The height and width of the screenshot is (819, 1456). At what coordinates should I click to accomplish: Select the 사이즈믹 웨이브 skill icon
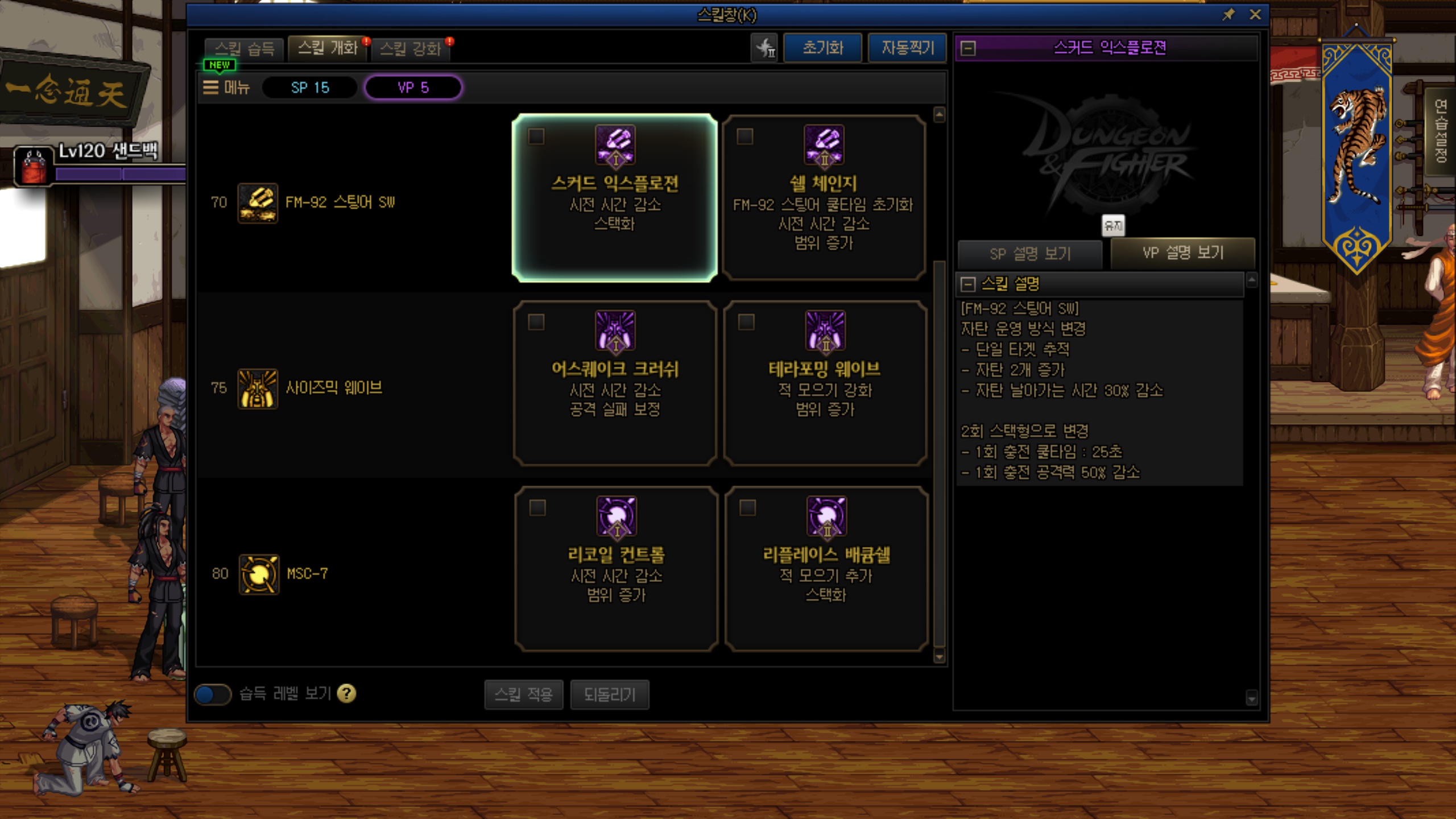[258, 388]
